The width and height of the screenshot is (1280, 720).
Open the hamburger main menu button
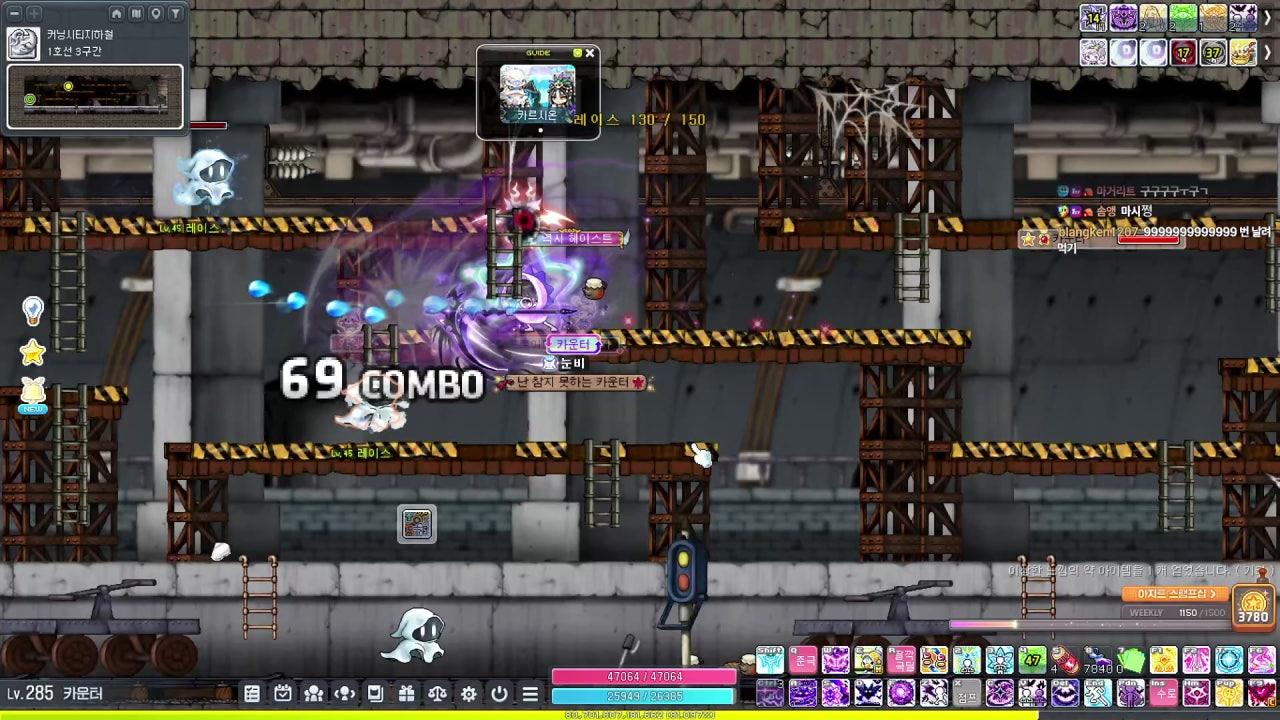pyautogui.click(x=530, y=693)
